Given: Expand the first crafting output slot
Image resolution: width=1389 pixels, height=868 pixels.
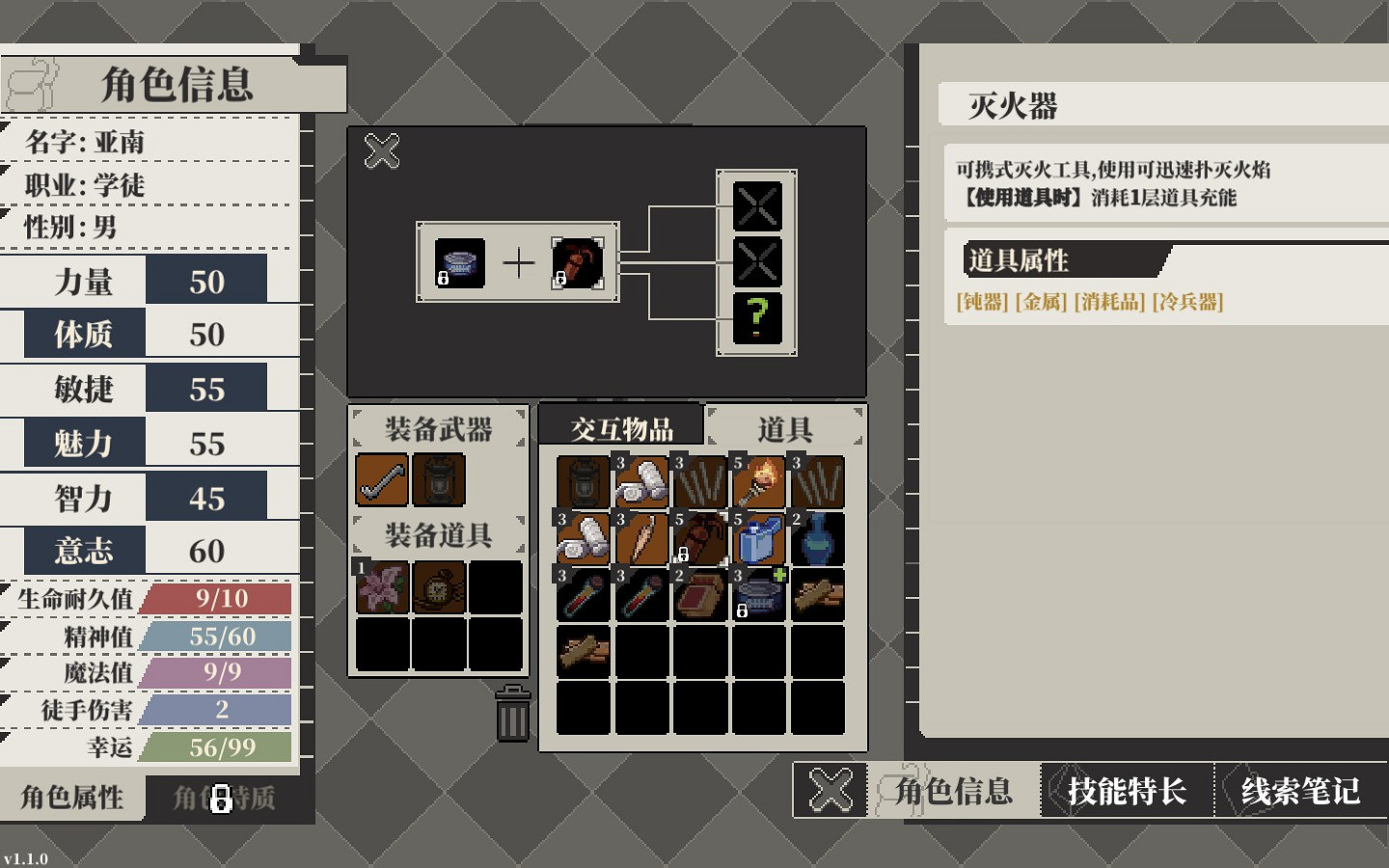Looking at the screenshot, I should (757, 205).
